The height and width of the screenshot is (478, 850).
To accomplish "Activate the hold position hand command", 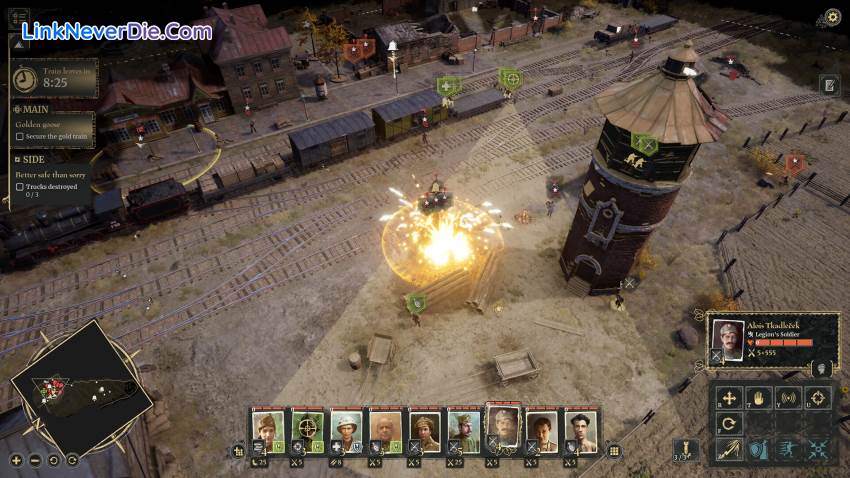I will [x=758, y=398].
